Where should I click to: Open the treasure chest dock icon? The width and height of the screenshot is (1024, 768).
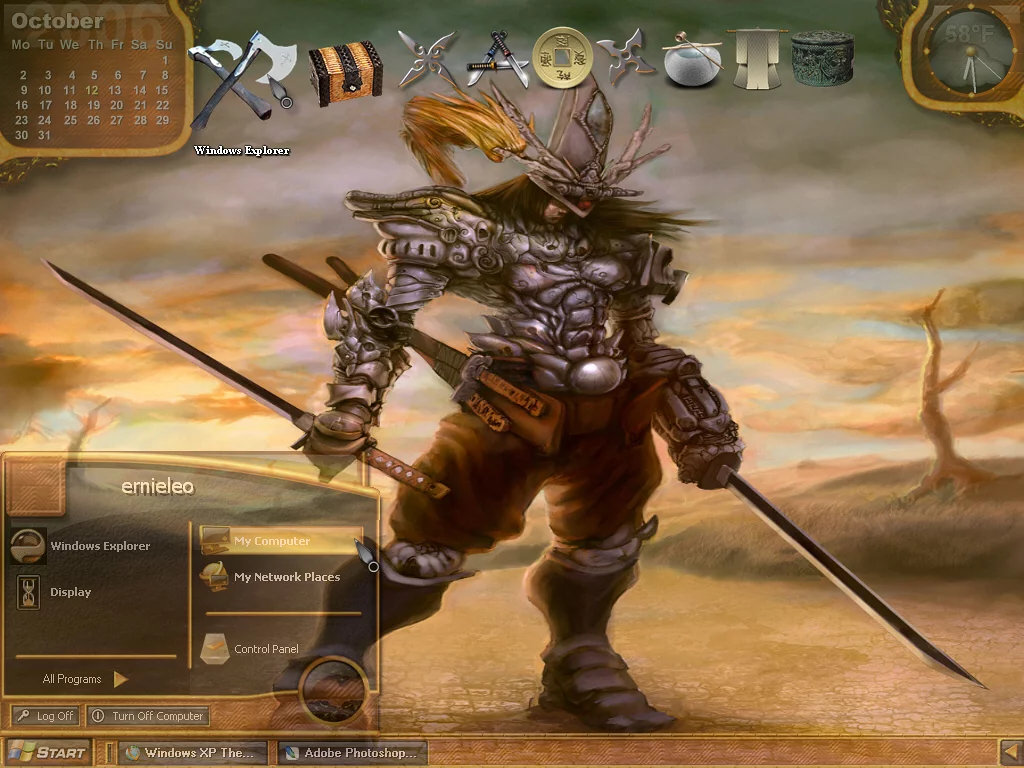coord(345,72)
